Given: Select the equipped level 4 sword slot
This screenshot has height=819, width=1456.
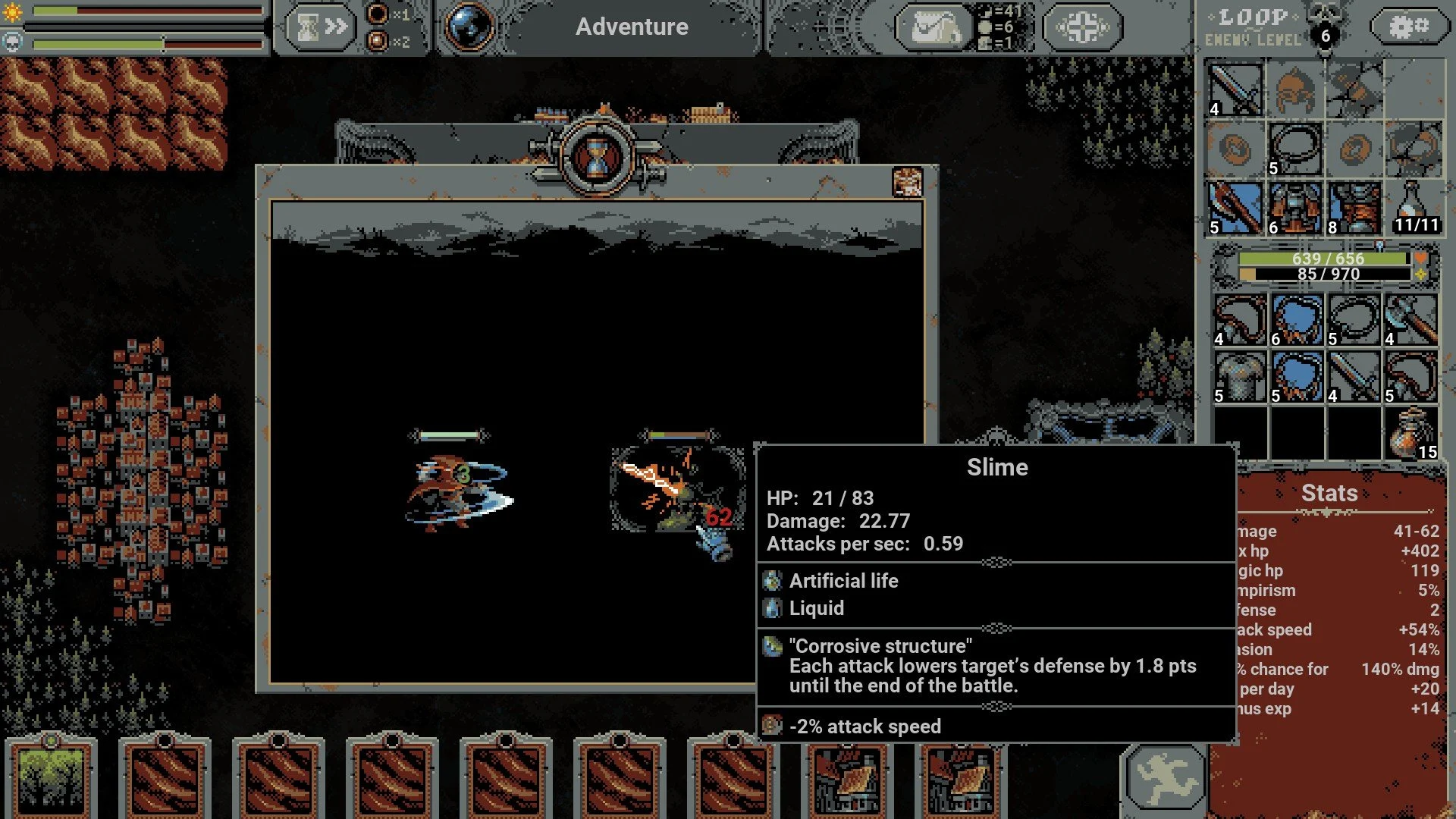Looking at the screenshot, I should click(x=1235, y=89).
